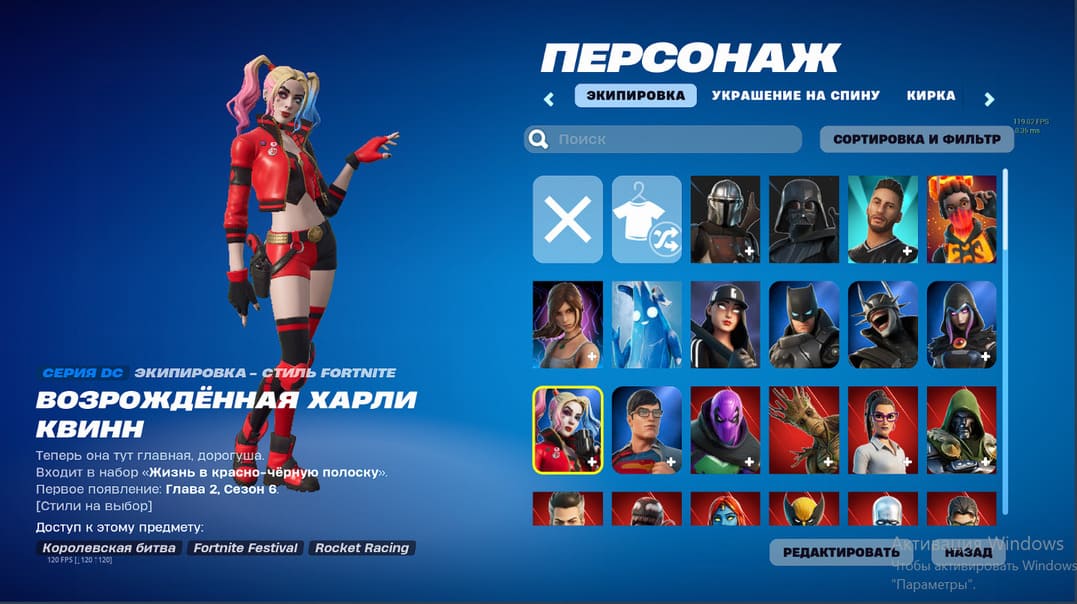Click the right arrow beside the tabs

(x=989, y=99)
